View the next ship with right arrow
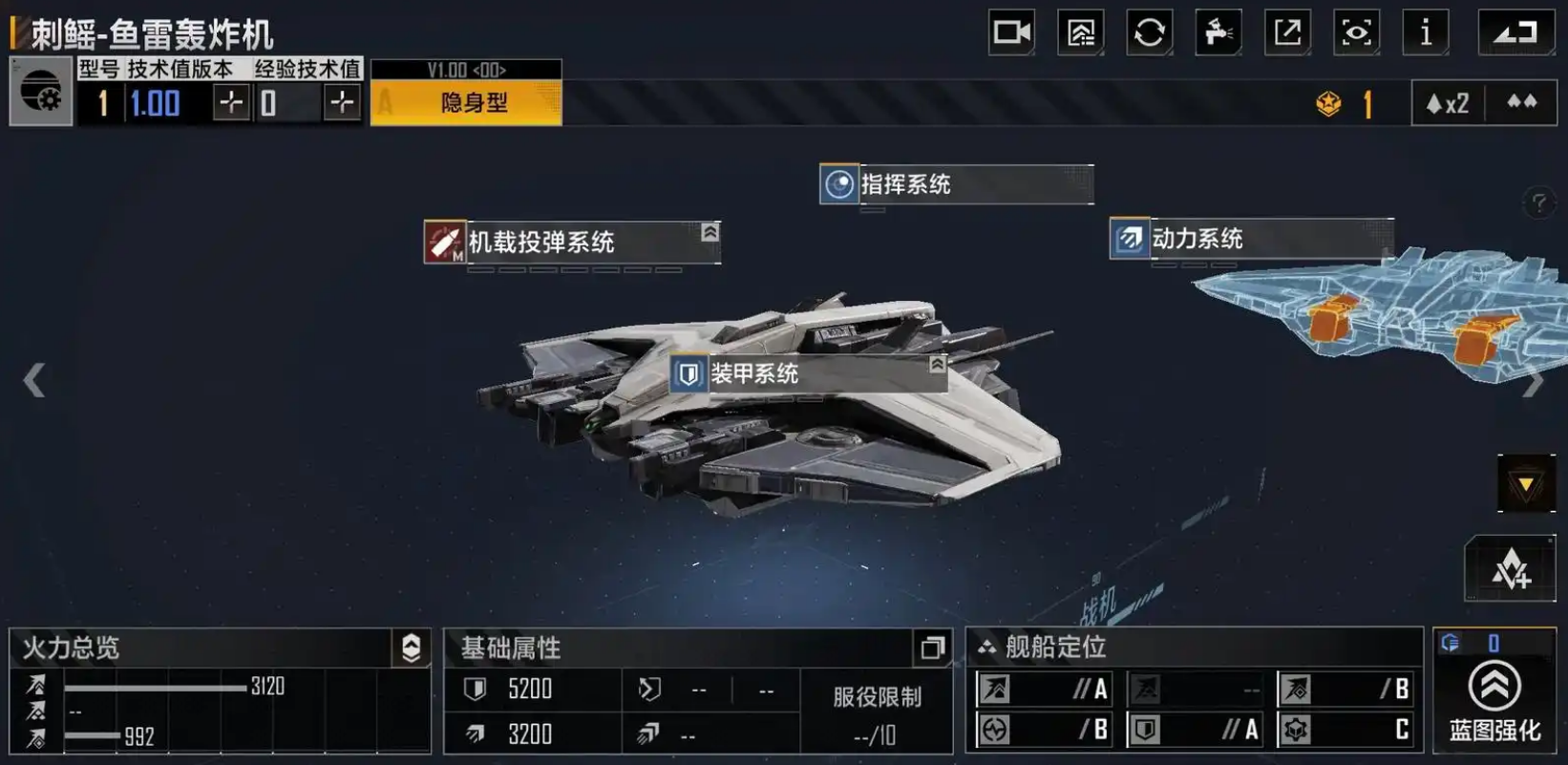This screenshot has height=765, width=1568. pos(1534,382)
